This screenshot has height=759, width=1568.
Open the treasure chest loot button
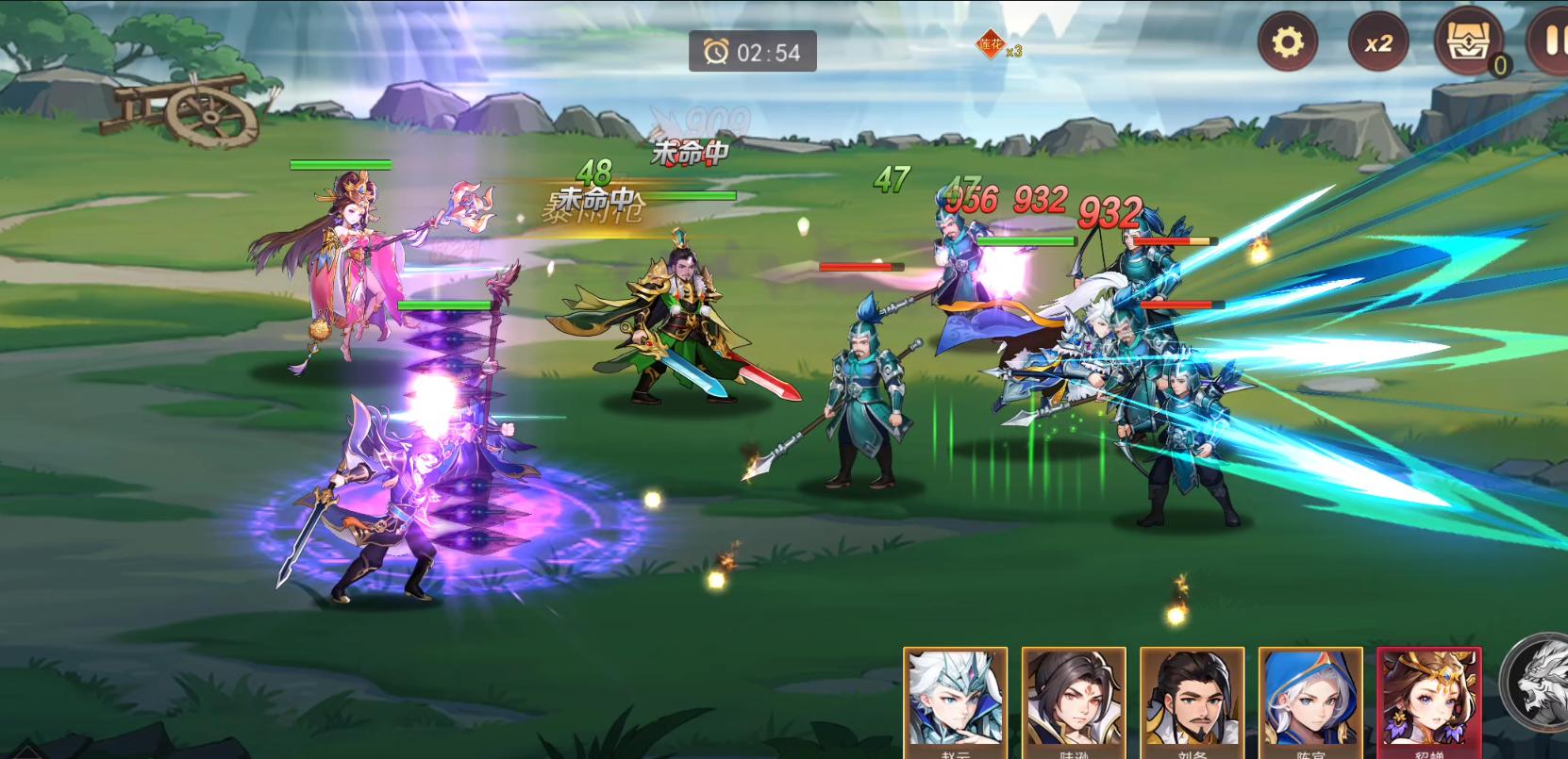pos(1468,42)
